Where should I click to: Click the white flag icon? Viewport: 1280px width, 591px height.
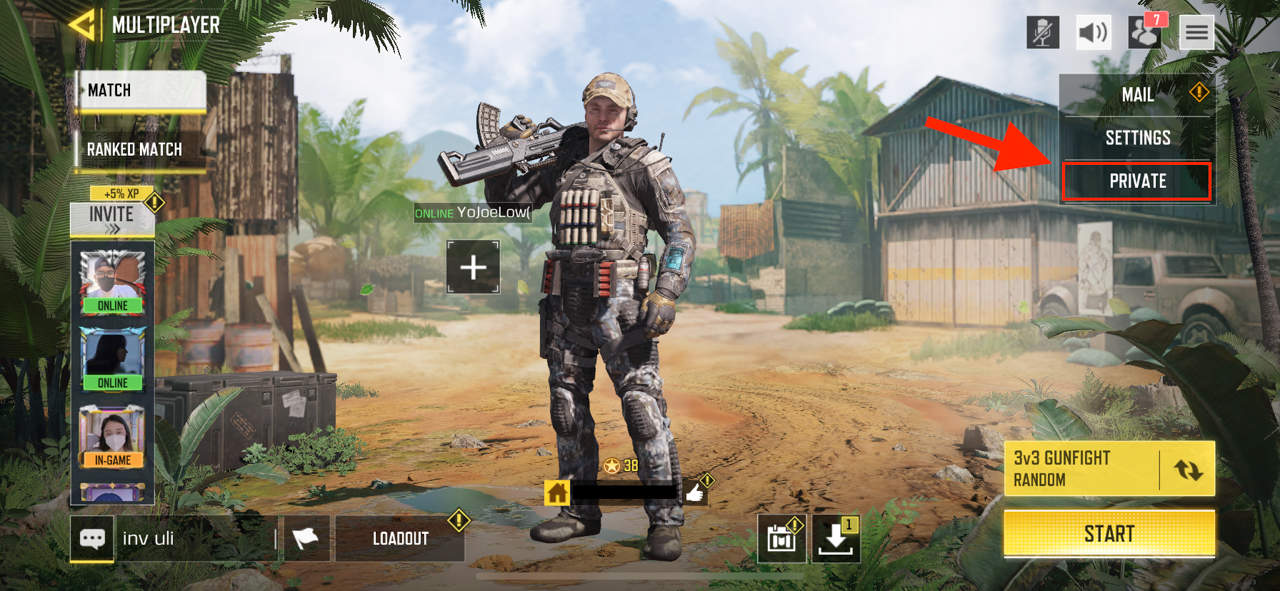[306, 538]
